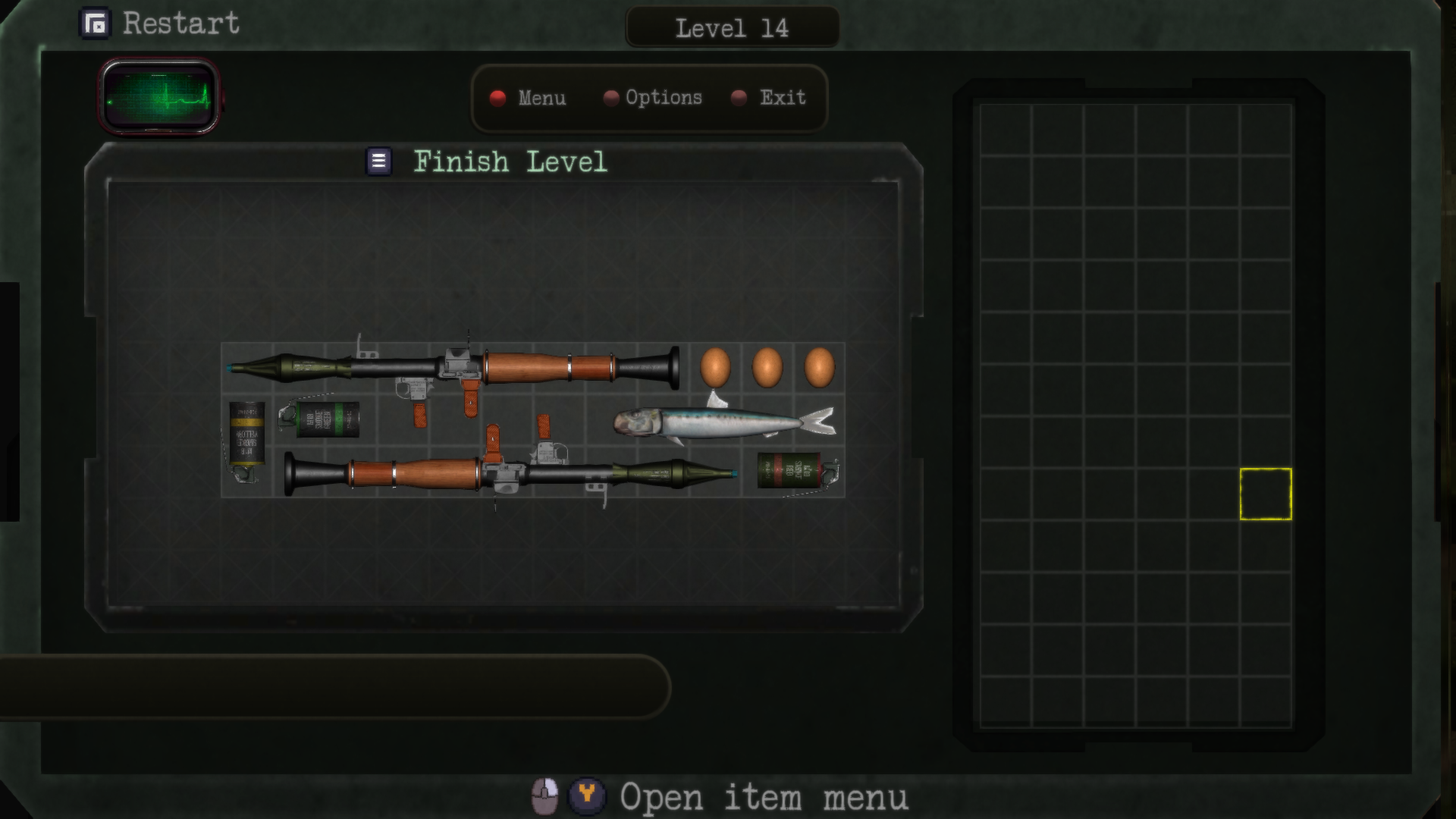Click the red dot beside Exit
The image size is (1456, 819).
pos(737,97)
